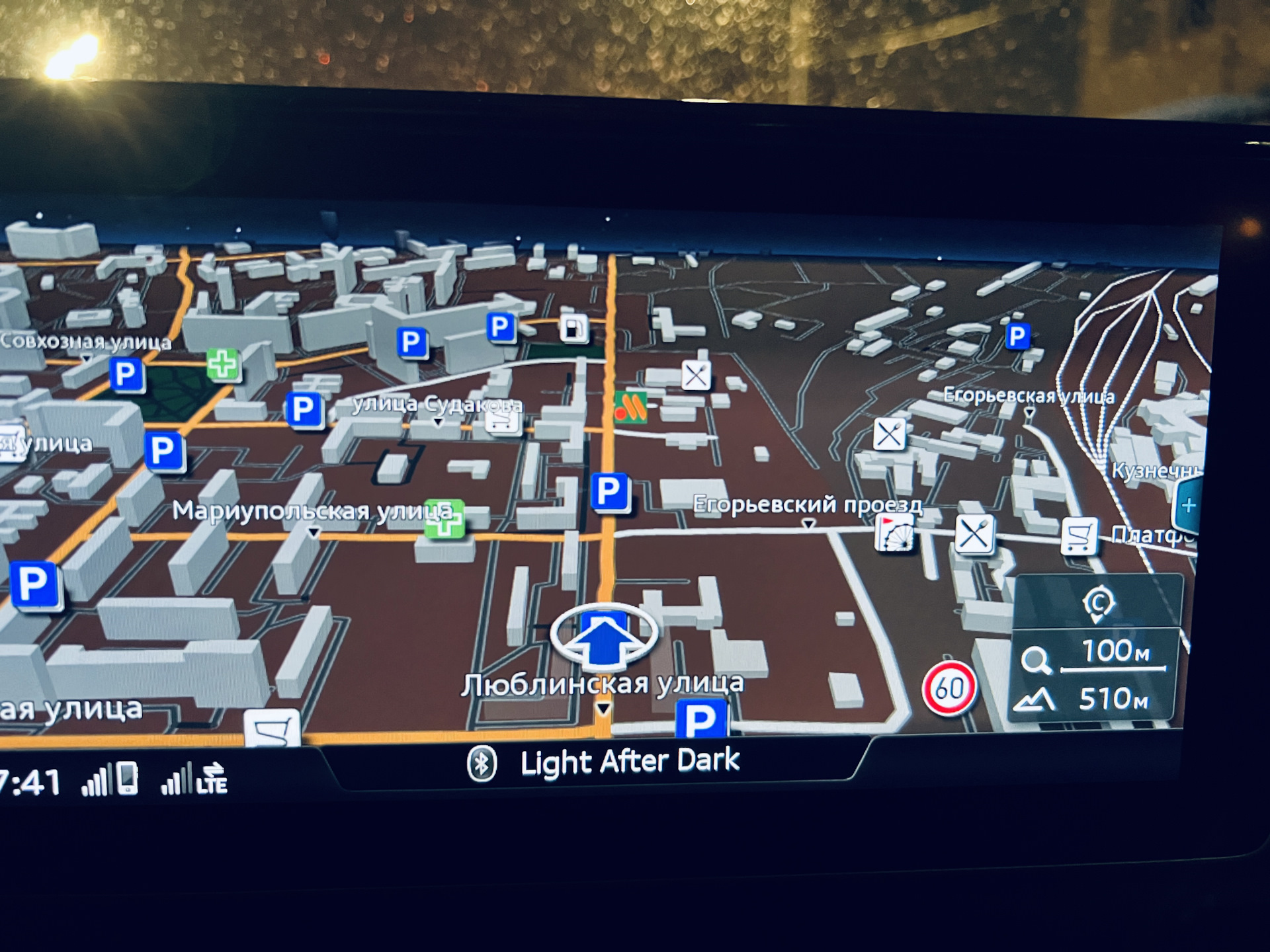1270x952 pixels.
Task: Select the parking marker below Люблинская улица label
Action: tap(701, 719)
